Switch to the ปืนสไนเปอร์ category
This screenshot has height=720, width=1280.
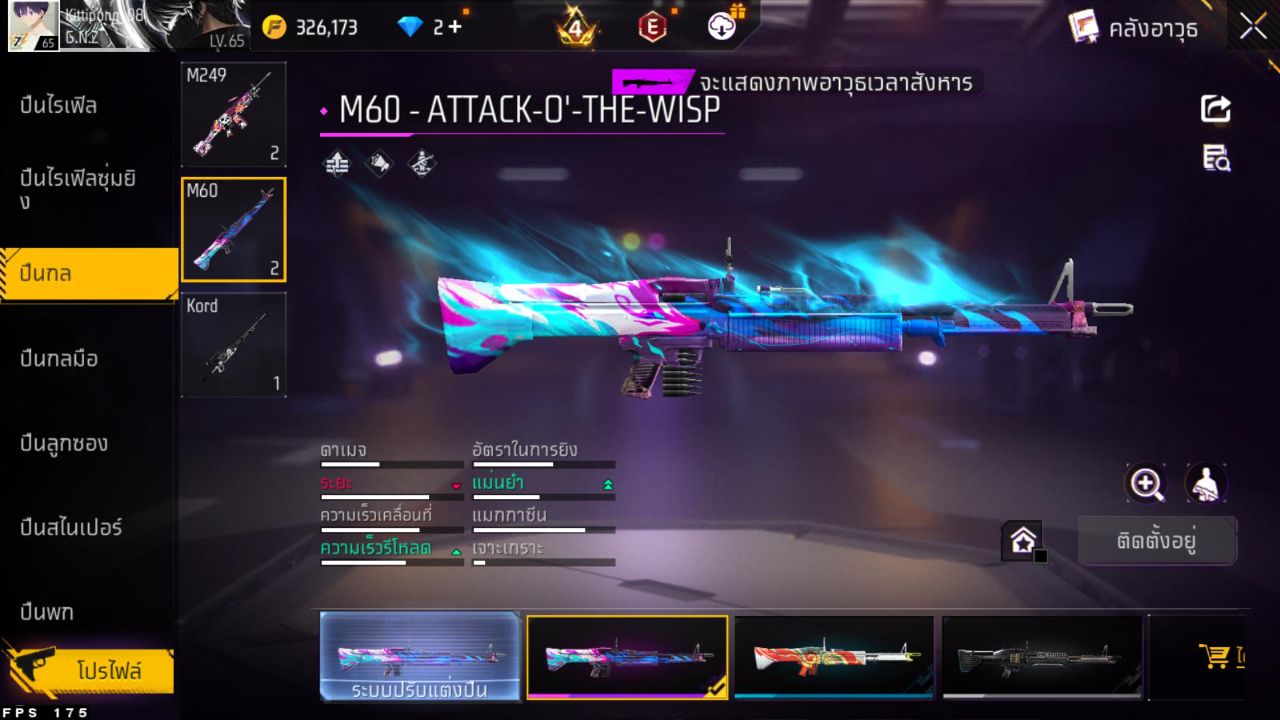click(x=70, y=528)
